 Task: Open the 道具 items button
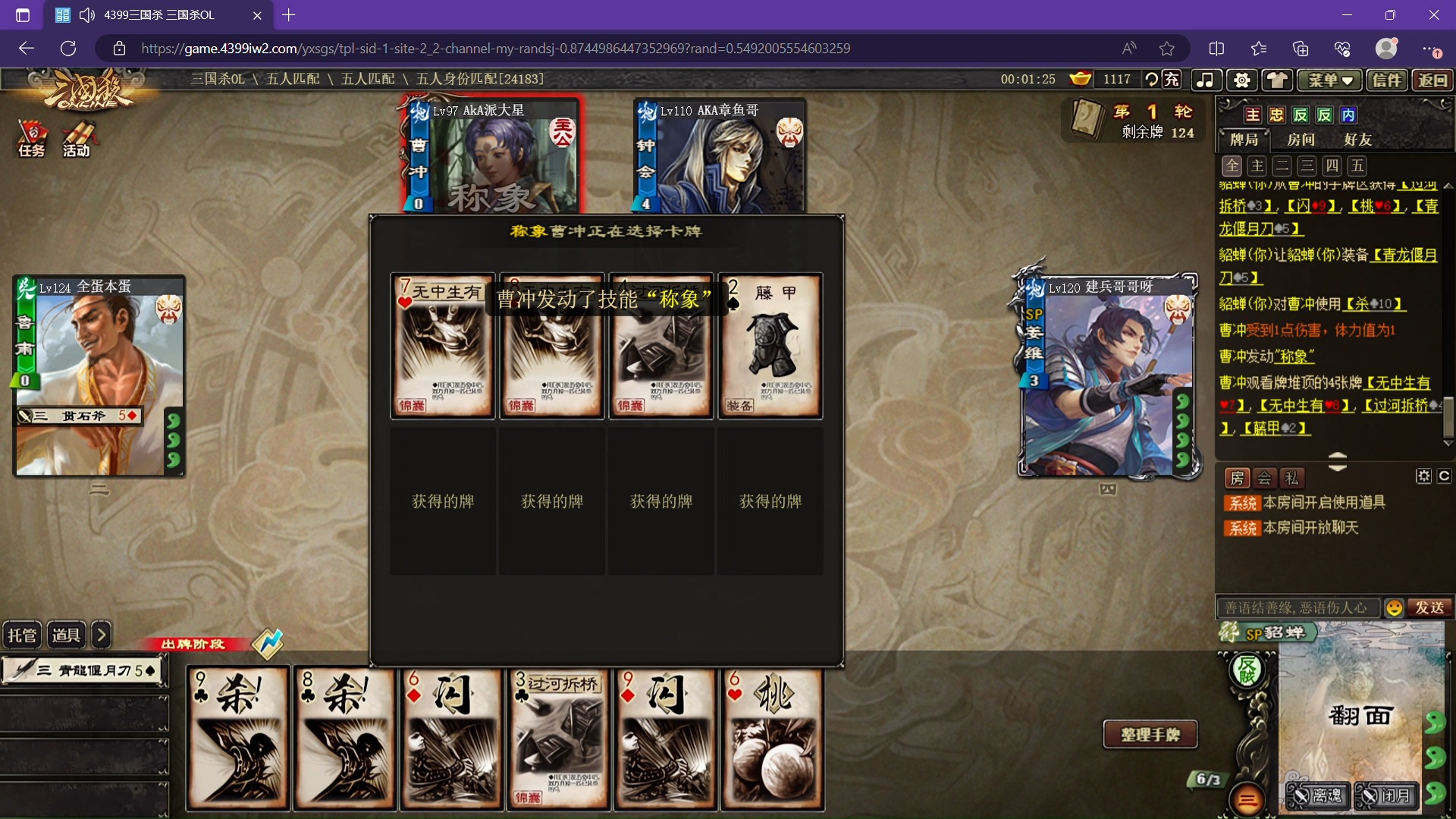click(66, 635)
